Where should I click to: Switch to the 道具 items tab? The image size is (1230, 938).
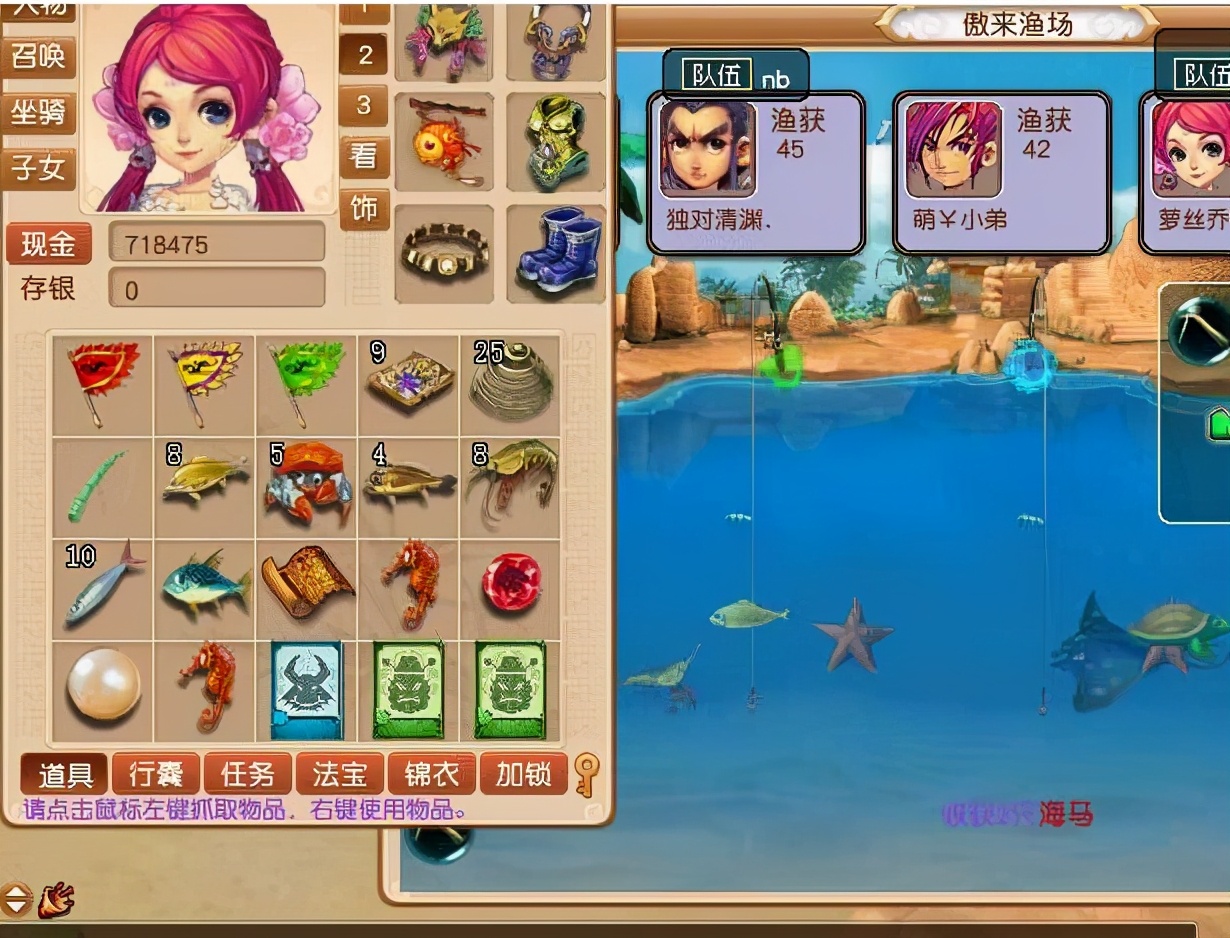coord(65,774)
